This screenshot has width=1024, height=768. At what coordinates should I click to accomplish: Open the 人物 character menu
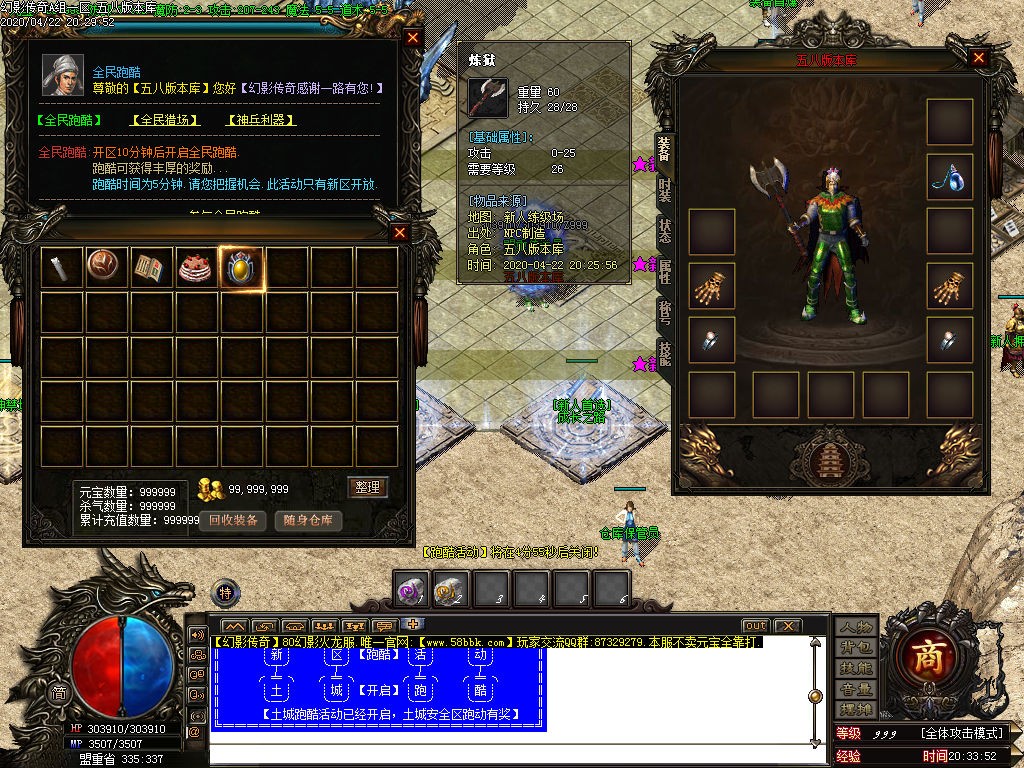856,627
